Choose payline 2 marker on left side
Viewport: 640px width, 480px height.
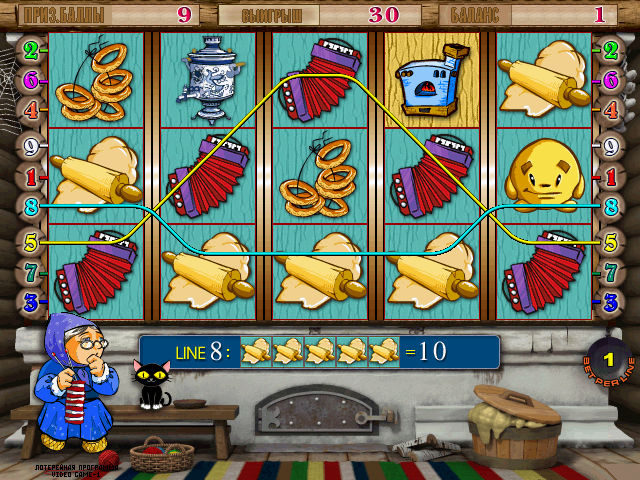(31, 49)
